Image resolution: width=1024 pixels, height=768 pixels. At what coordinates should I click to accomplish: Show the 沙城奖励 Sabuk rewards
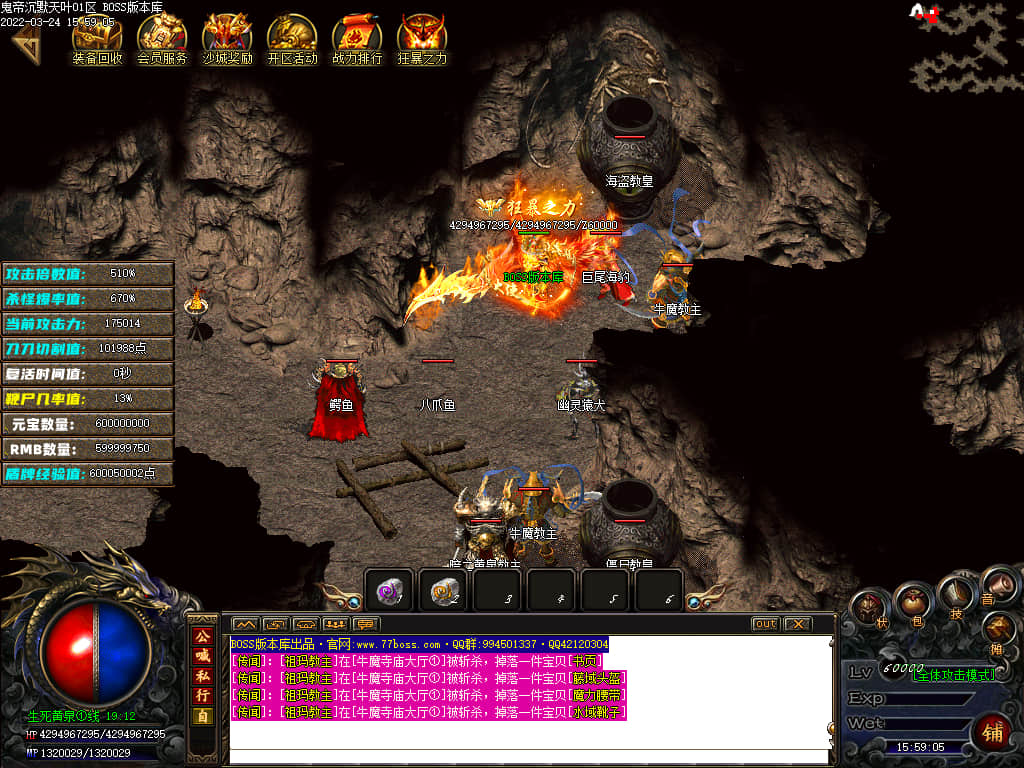pos(227,37)
